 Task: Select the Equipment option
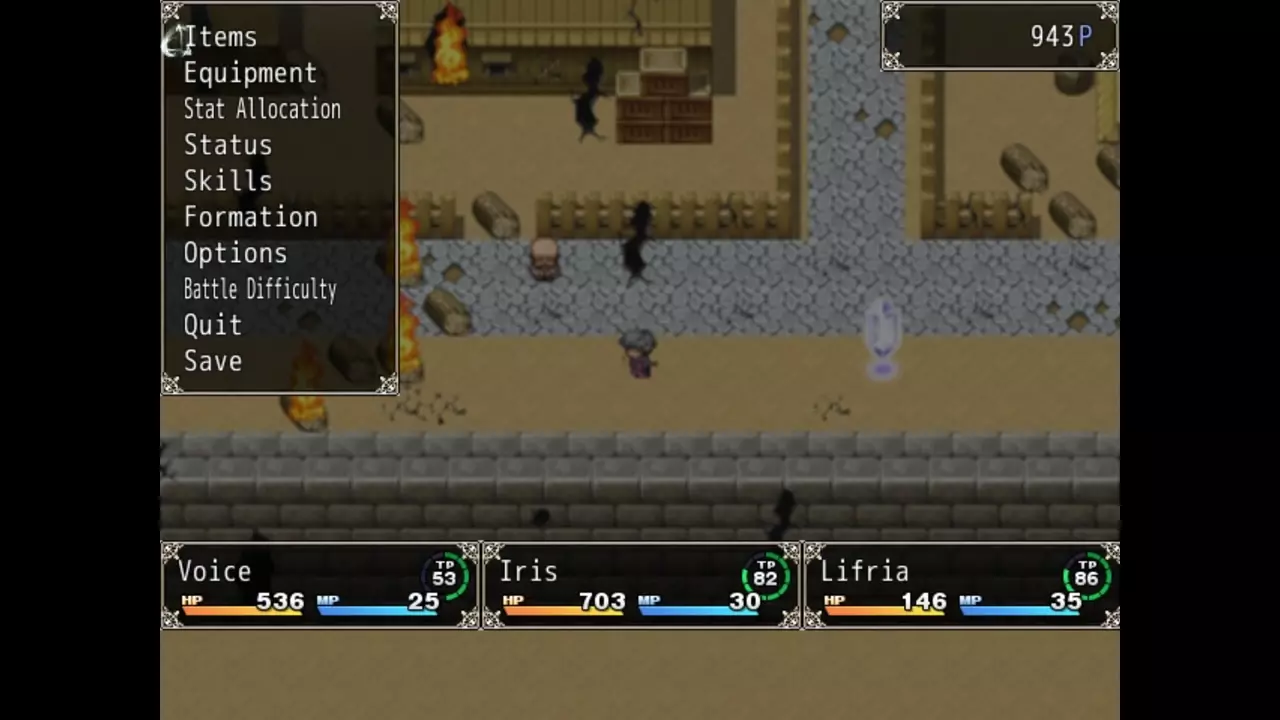pyautogui.click(x=250, y=74)
